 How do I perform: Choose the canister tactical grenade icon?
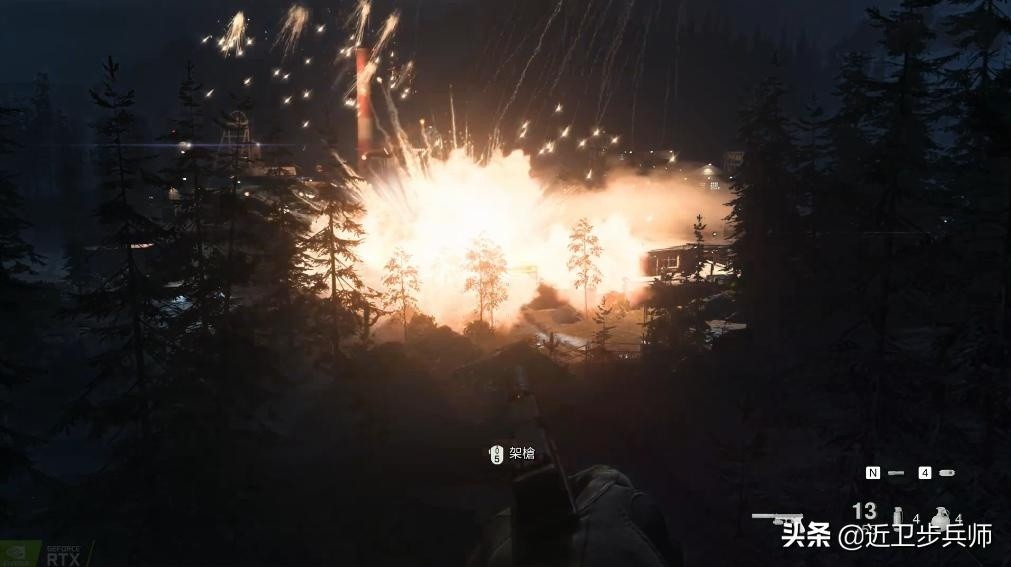coord(897,516)
